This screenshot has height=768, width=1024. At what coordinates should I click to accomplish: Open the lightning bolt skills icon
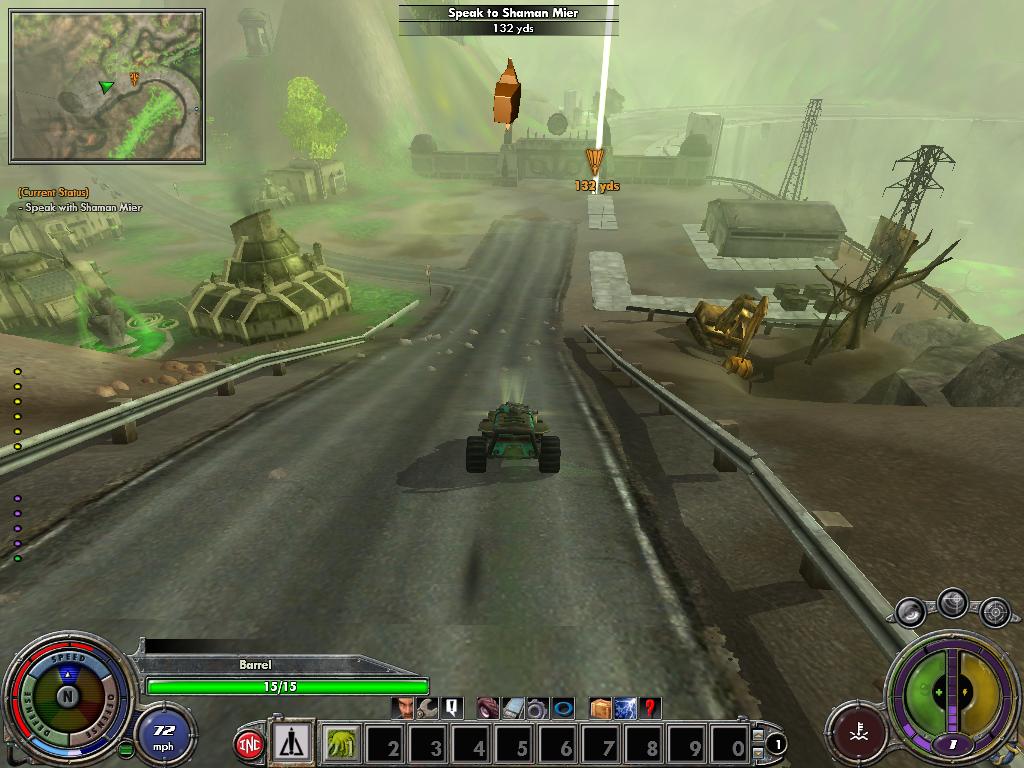click(625, 708)
